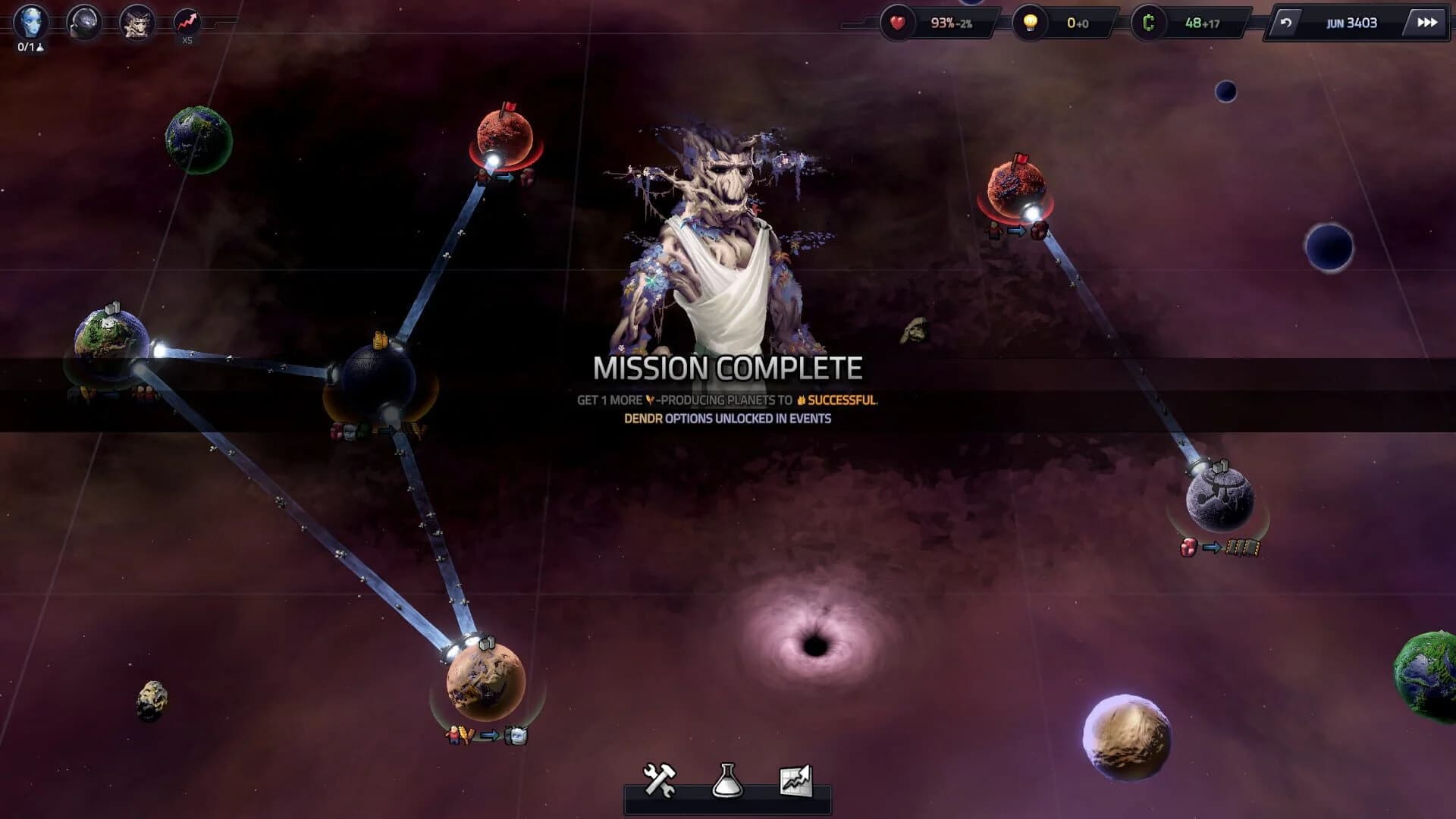
Task: Select the red-flagged planet at top right
Action: tap(1019, 191)
